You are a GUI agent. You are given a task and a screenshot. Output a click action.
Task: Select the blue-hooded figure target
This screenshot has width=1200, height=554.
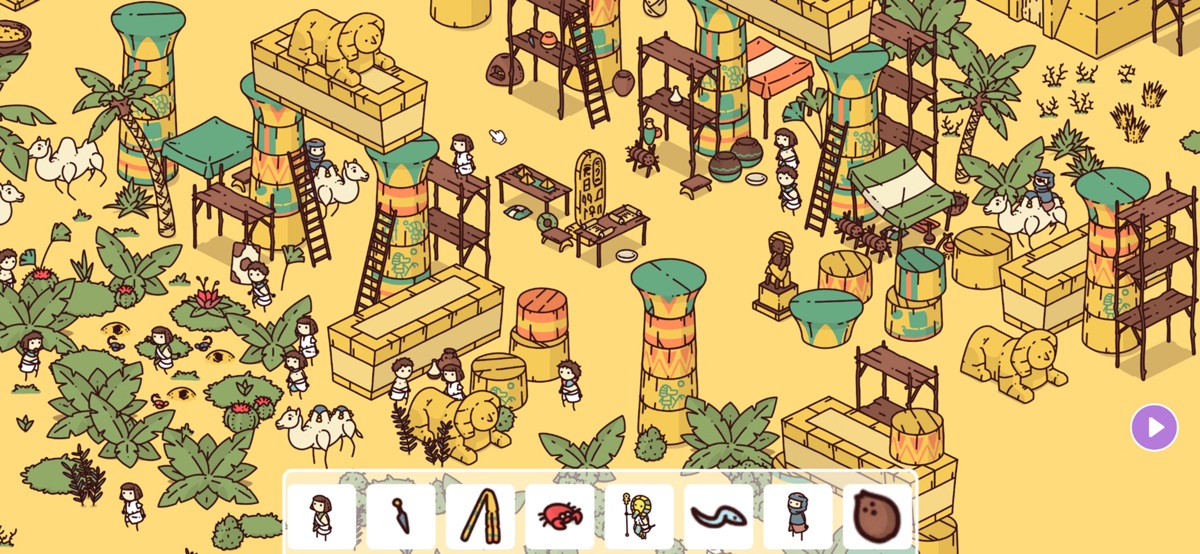797,515
